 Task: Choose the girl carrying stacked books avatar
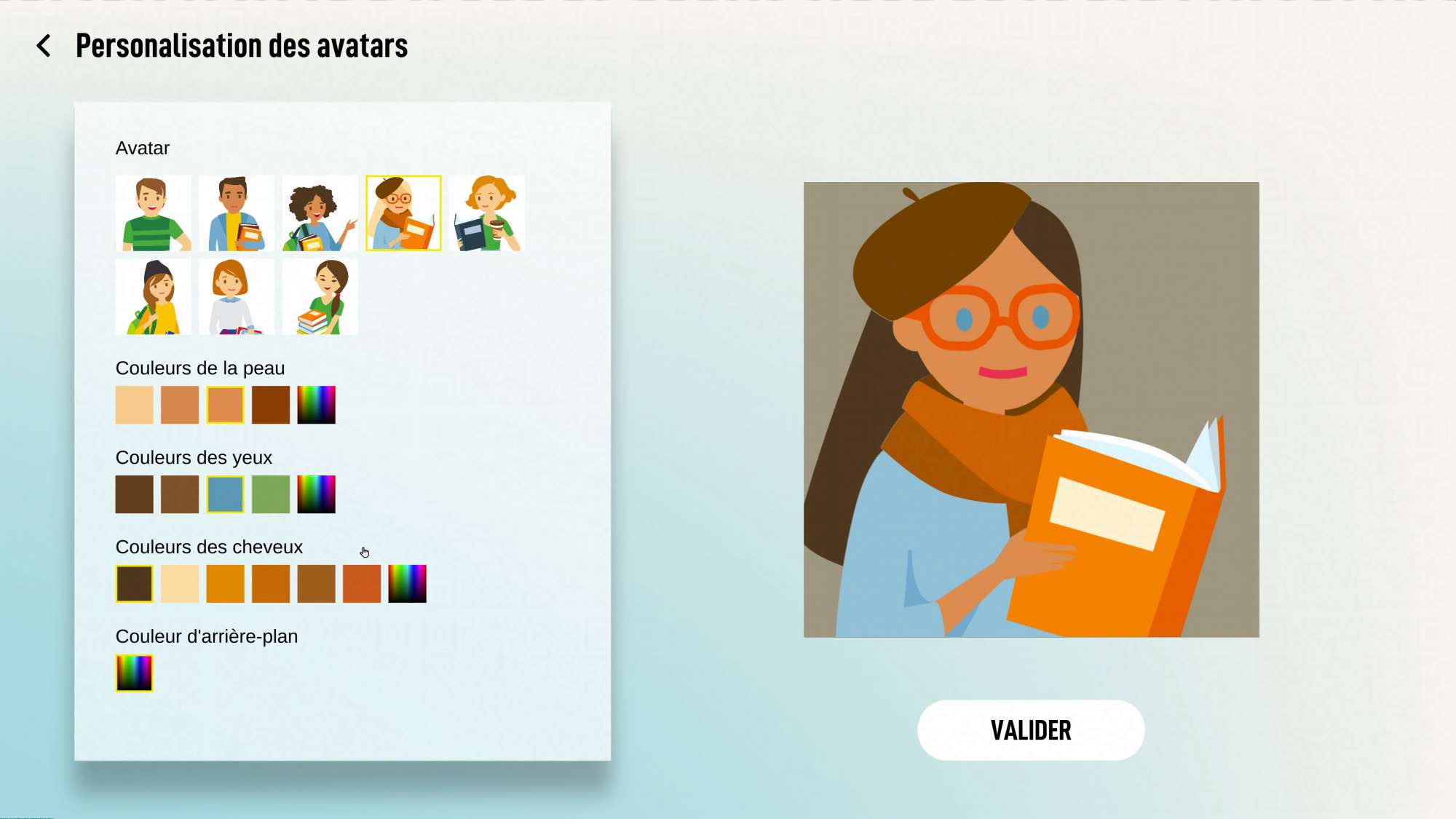[320, 297]
